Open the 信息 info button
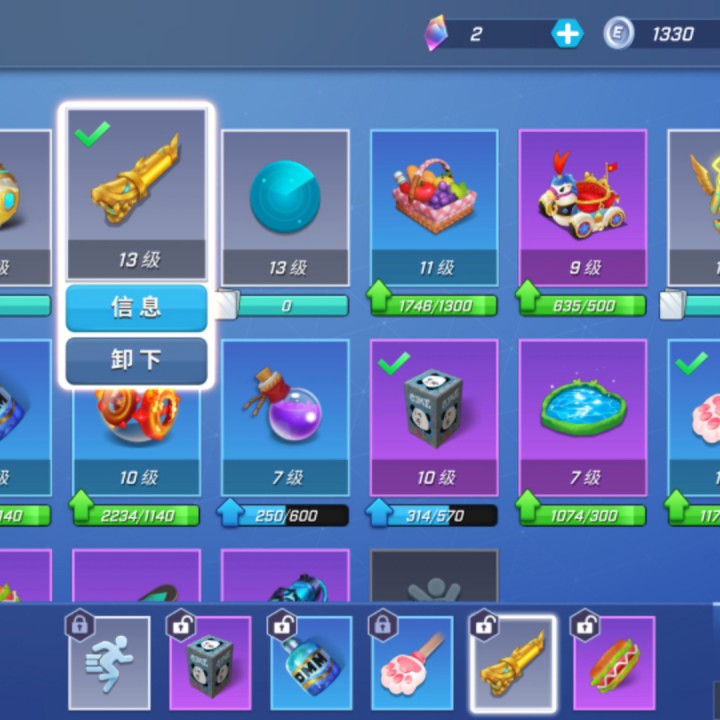Screen dimensions: 720x720 tap(136, 307)
